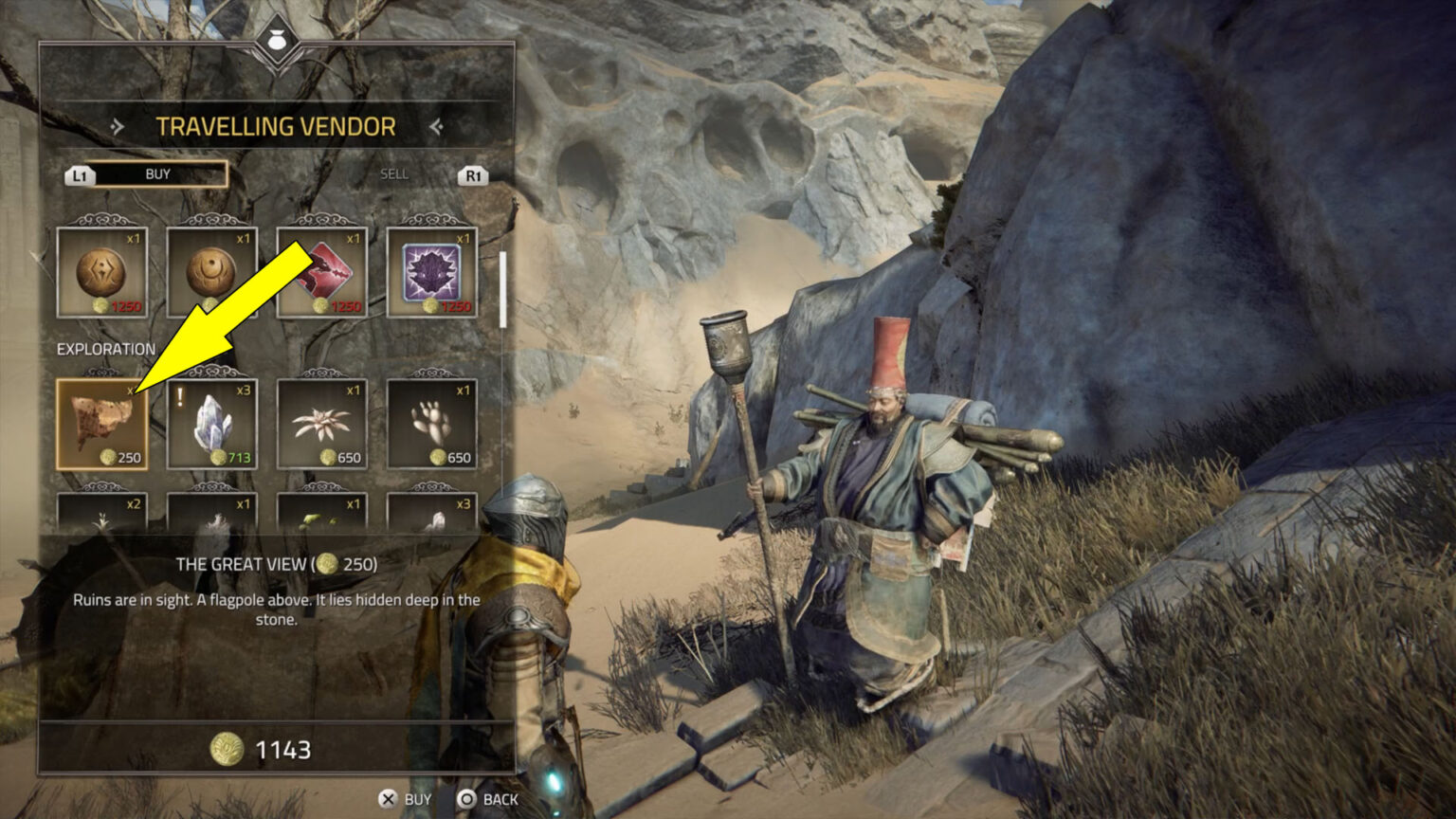
Task: Select the pale cactus sprout item
Action: 431,422
